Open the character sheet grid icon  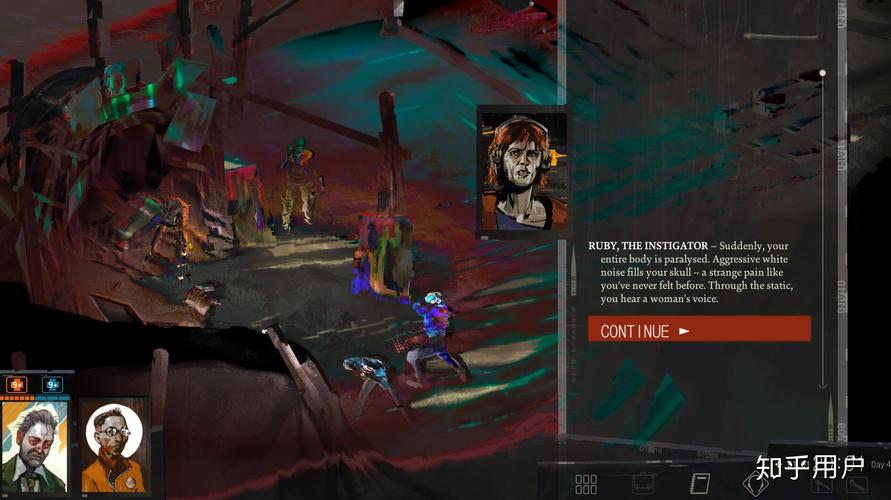(x=586, y=484)
